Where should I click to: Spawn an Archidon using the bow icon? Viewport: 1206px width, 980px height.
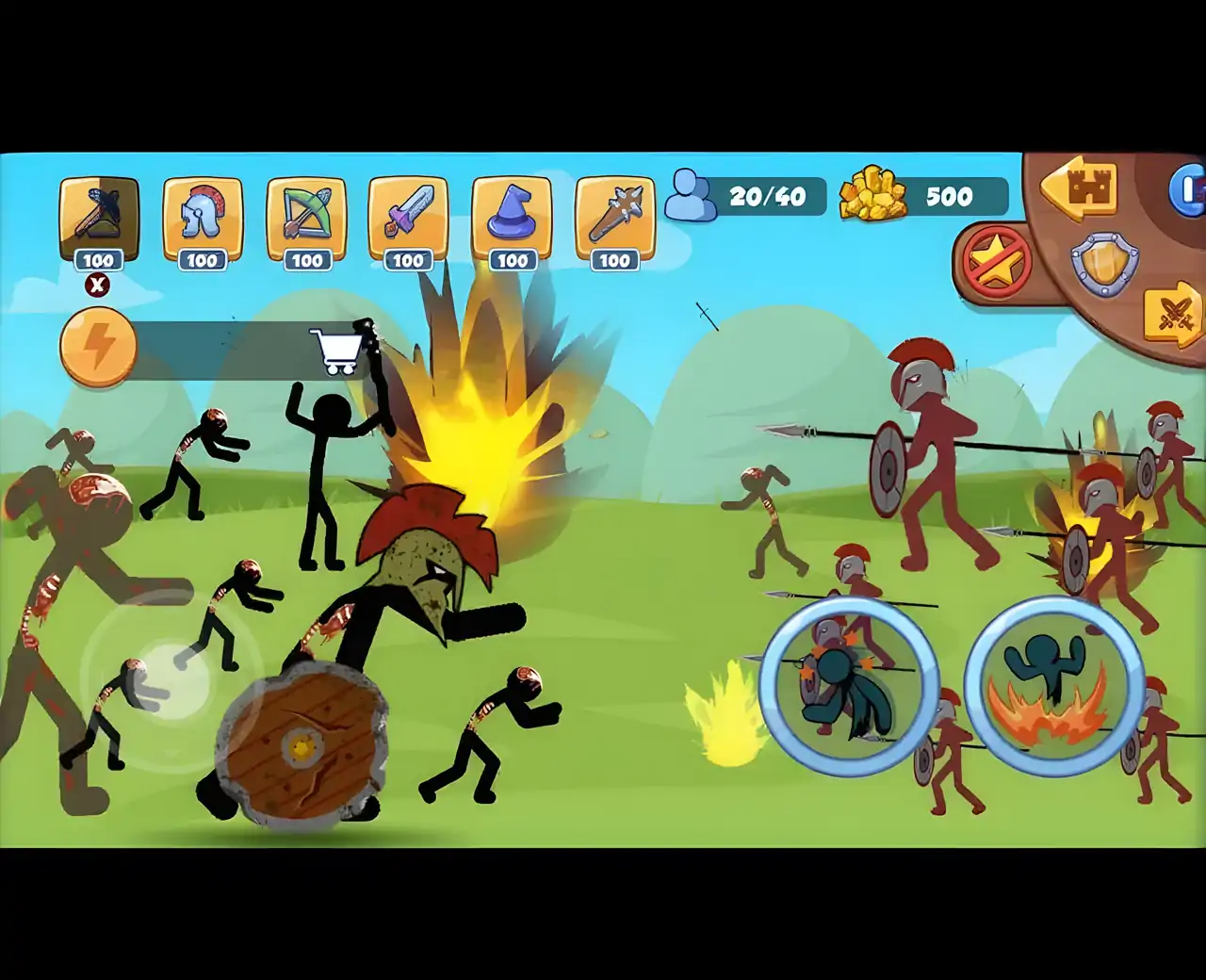pos(306,217)
